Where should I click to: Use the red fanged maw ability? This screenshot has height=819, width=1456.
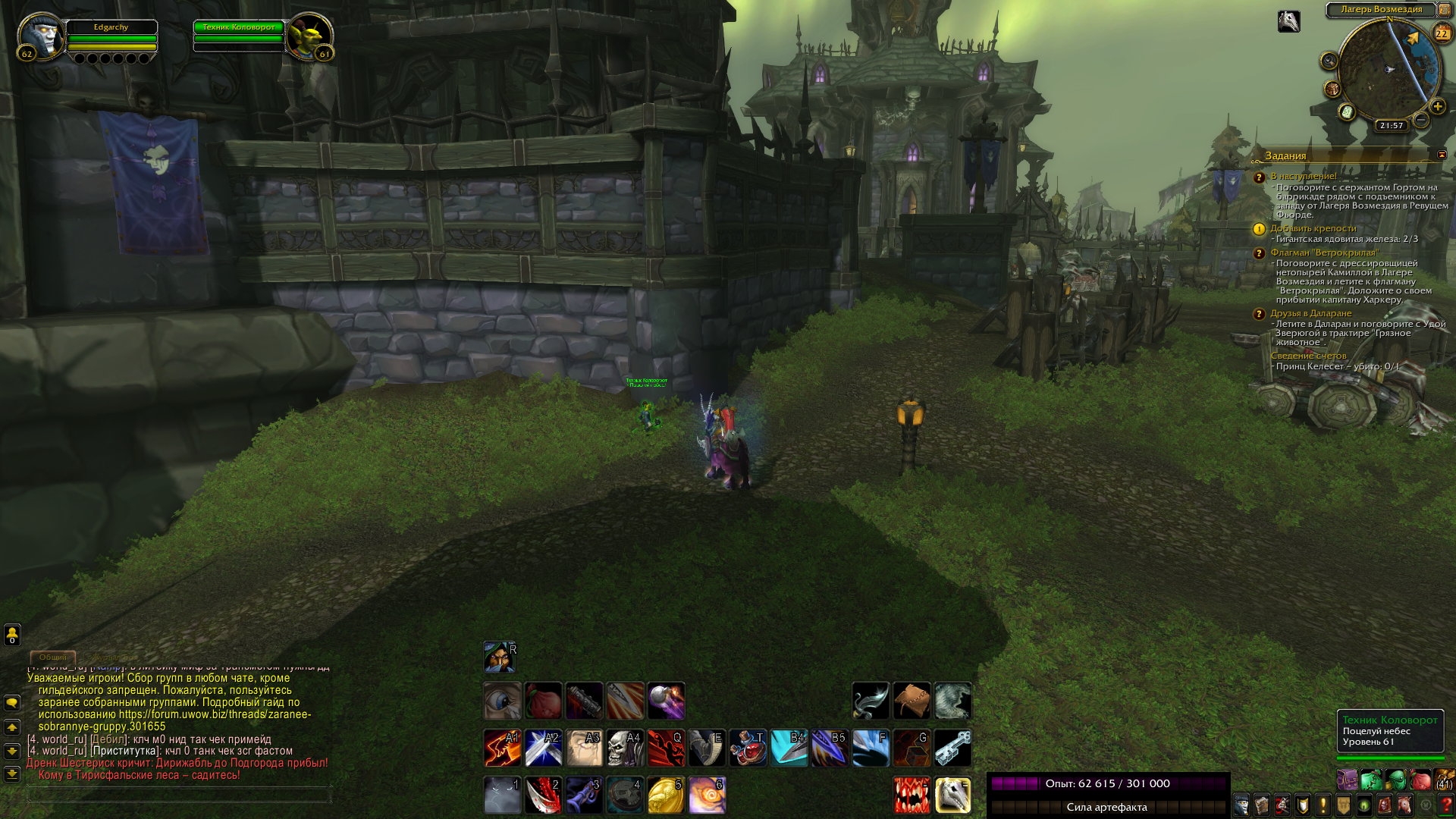[912, 795]
